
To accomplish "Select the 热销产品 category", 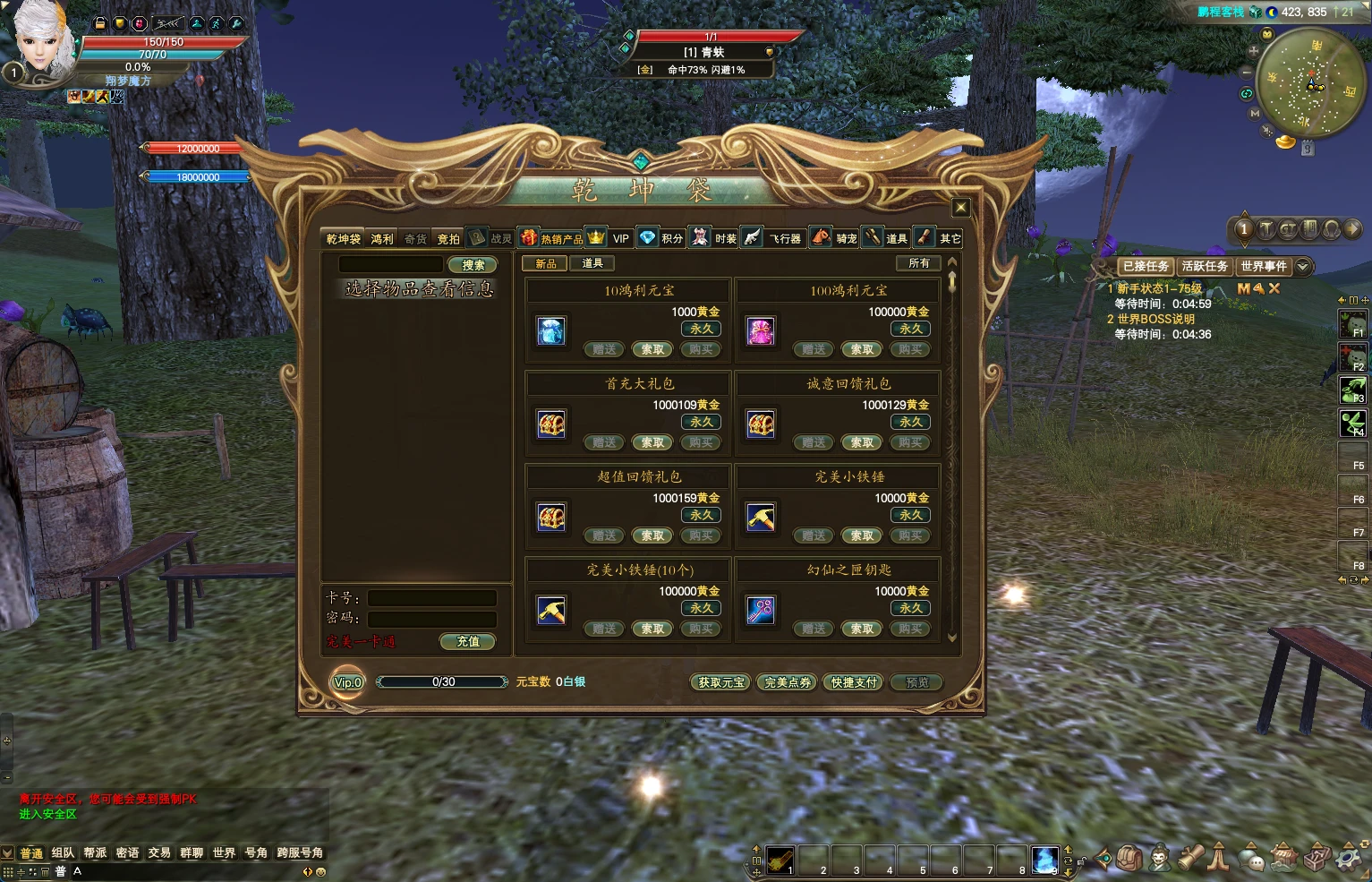I will (551, 238).
